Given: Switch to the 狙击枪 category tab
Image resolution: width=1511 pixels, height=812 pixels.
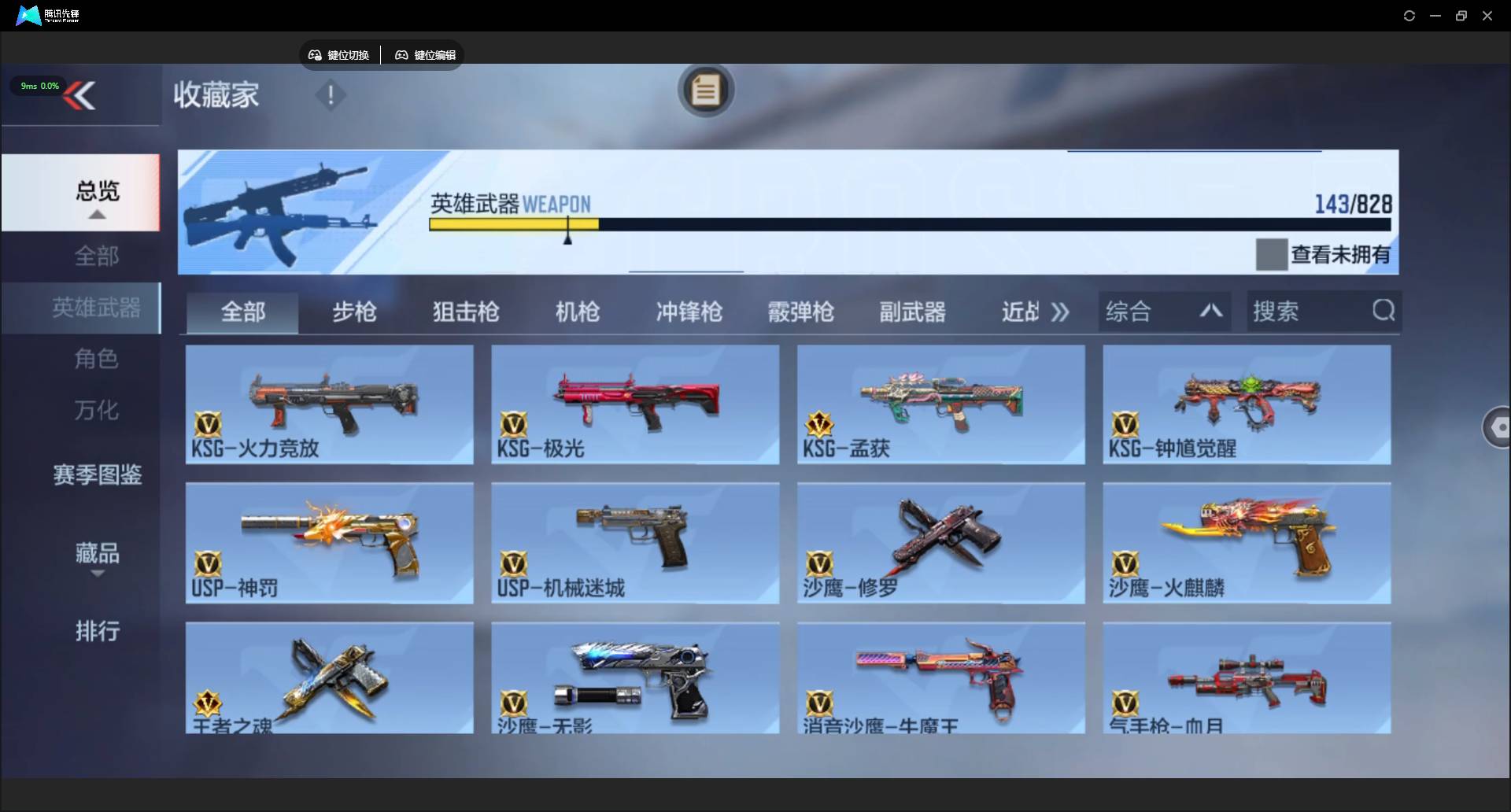Looking at the screenshot, I should pos(465,312).
